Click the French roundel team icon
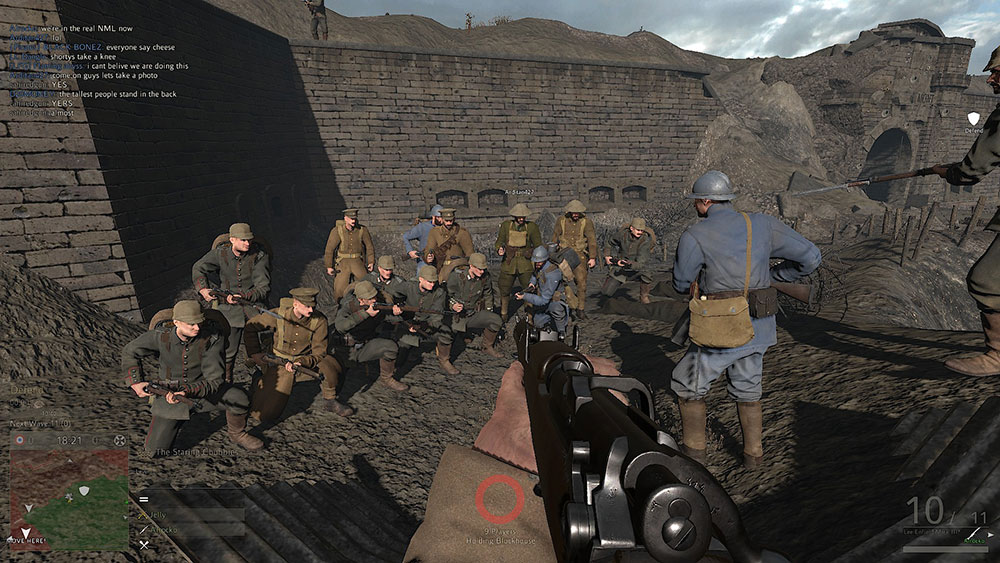 pyautogui.click(x=18, y=440)
